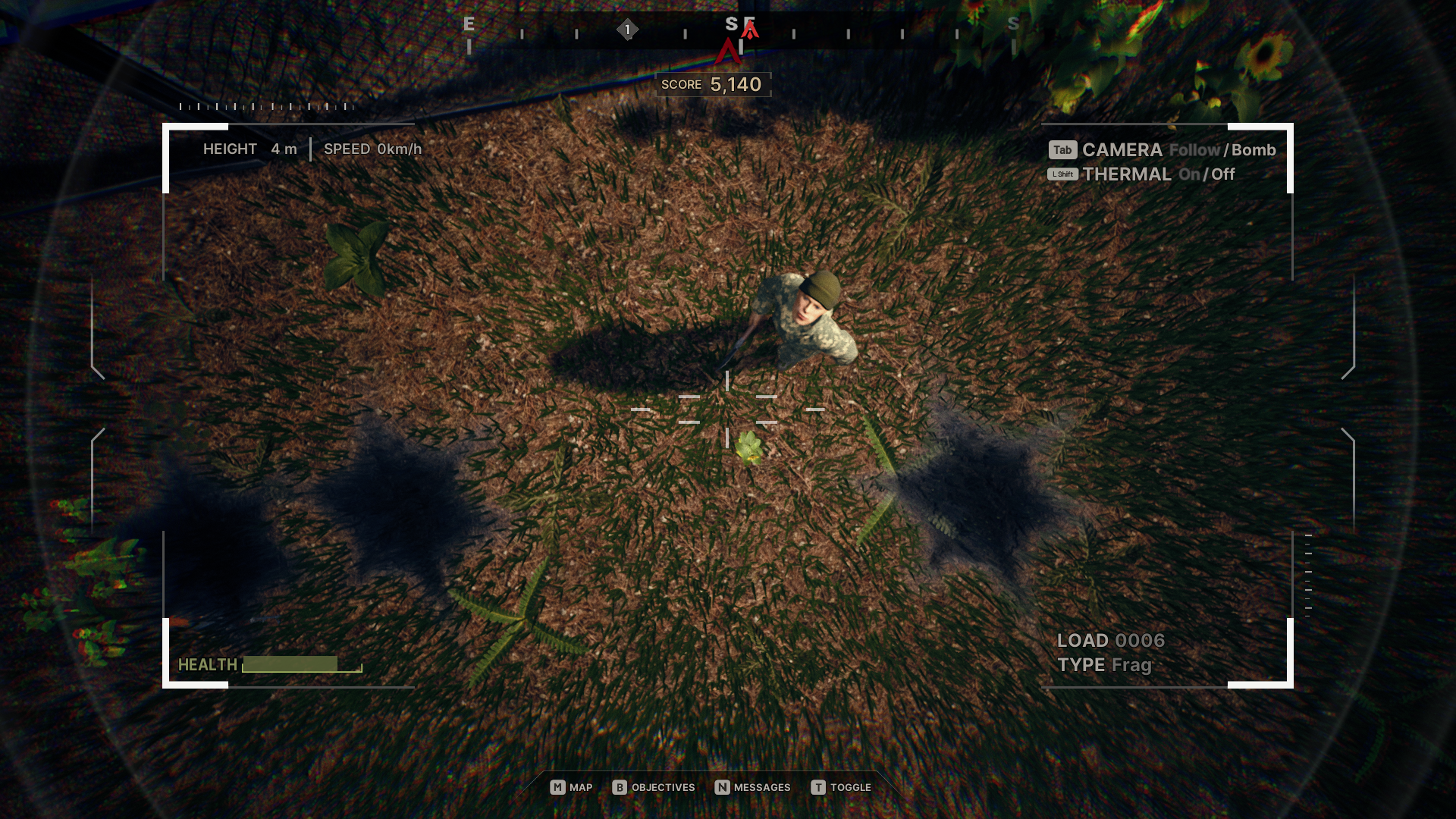Click the B key badge for Objectives
1456x819 pixels.
click(x=619, y=787)
